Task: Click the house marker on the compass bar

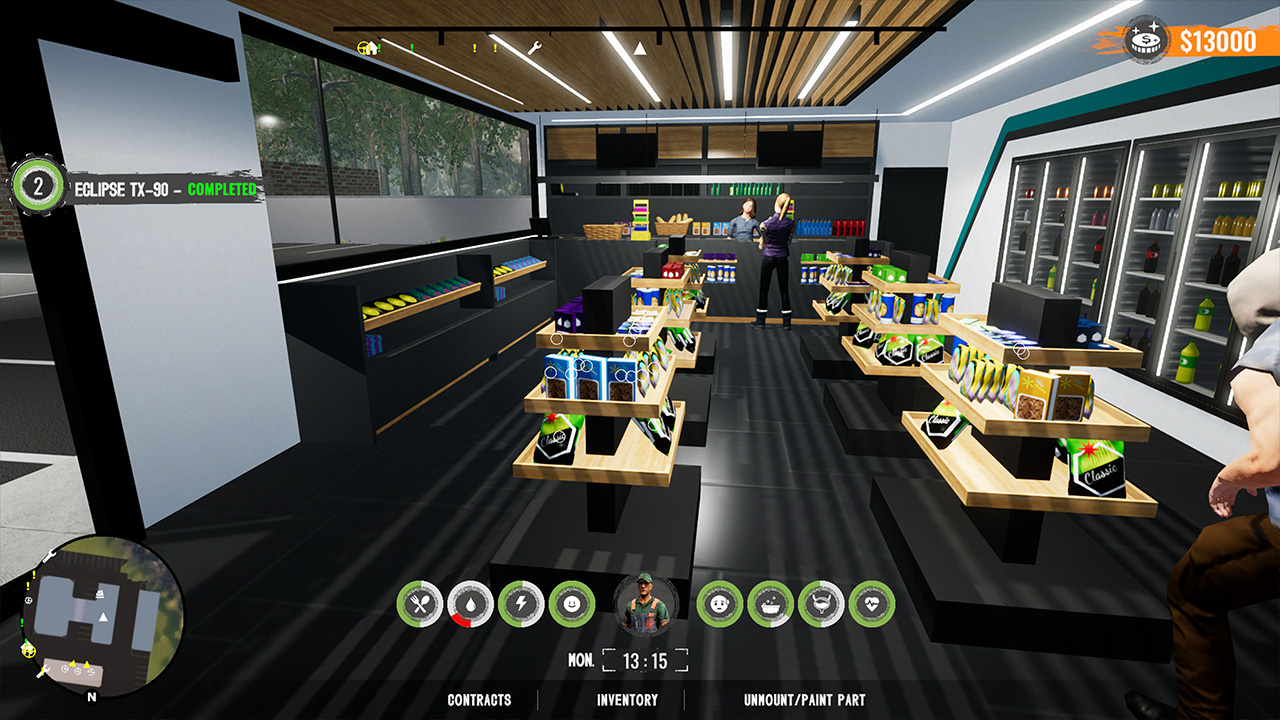Action: [x=372, y=48]
